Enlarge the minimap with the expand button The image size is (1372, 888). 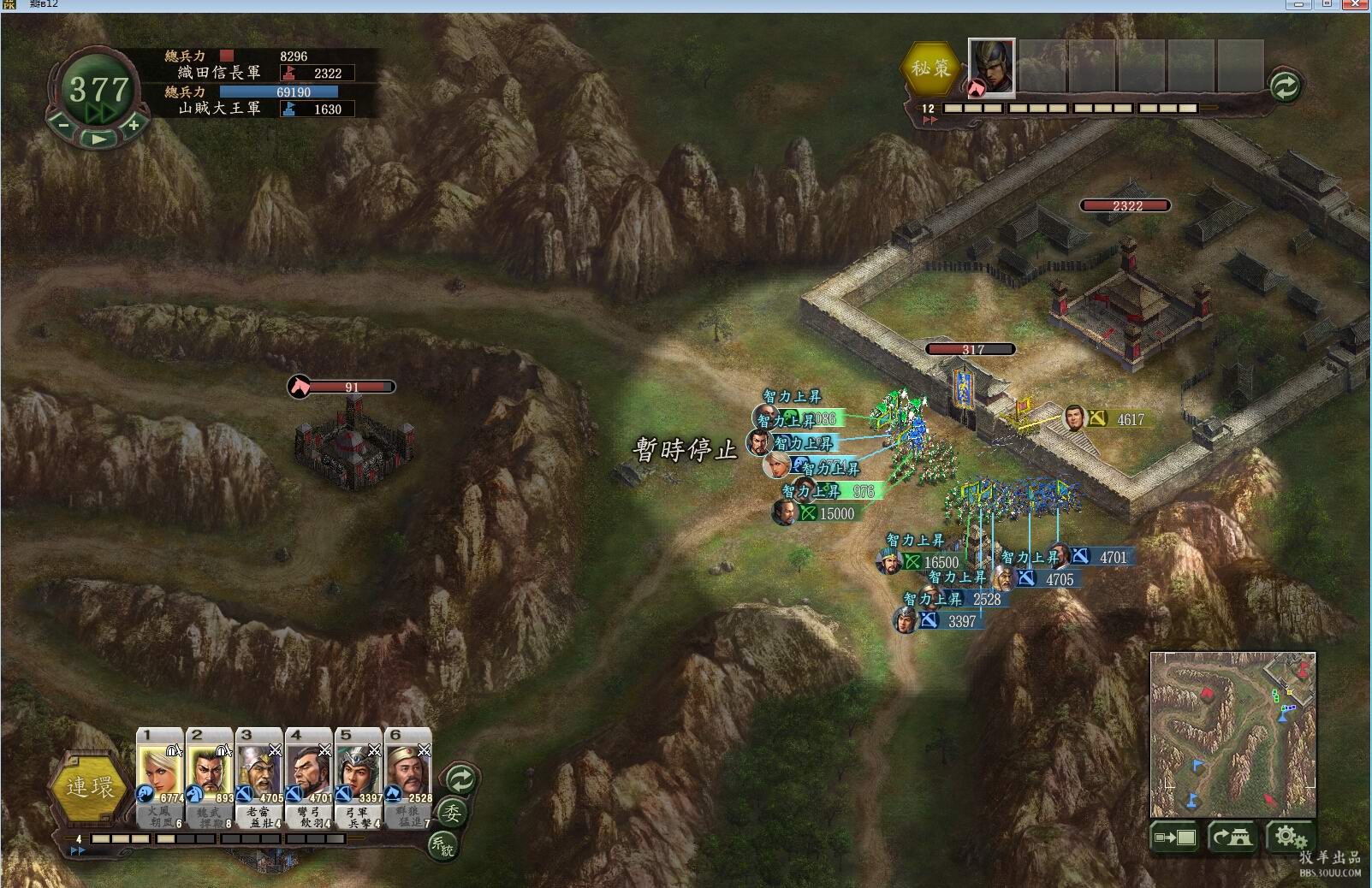[1175, 837]
